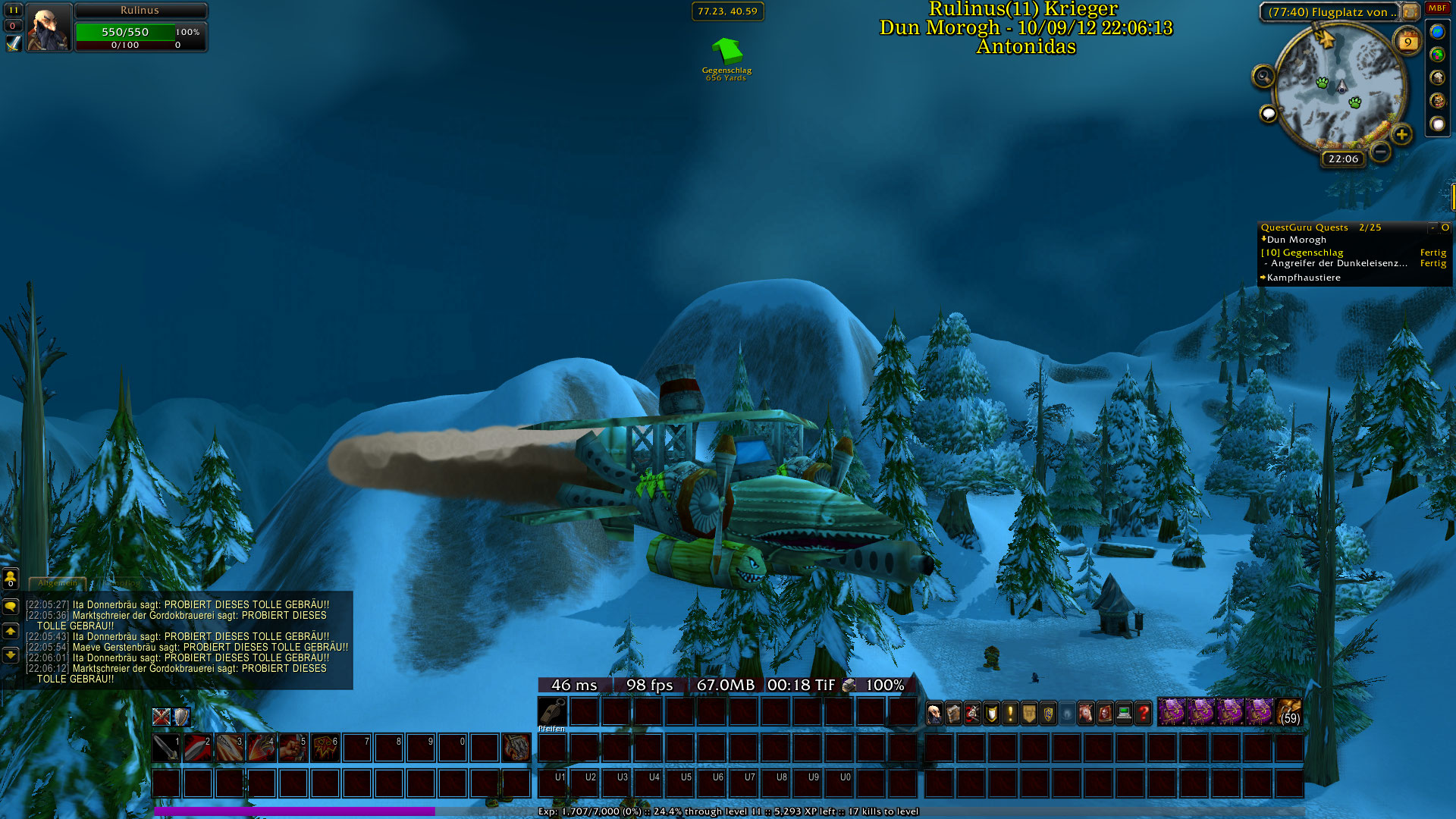Switch to the shield defensive stance
This screenshot has height=819, width=1456.
pos(181,717)
